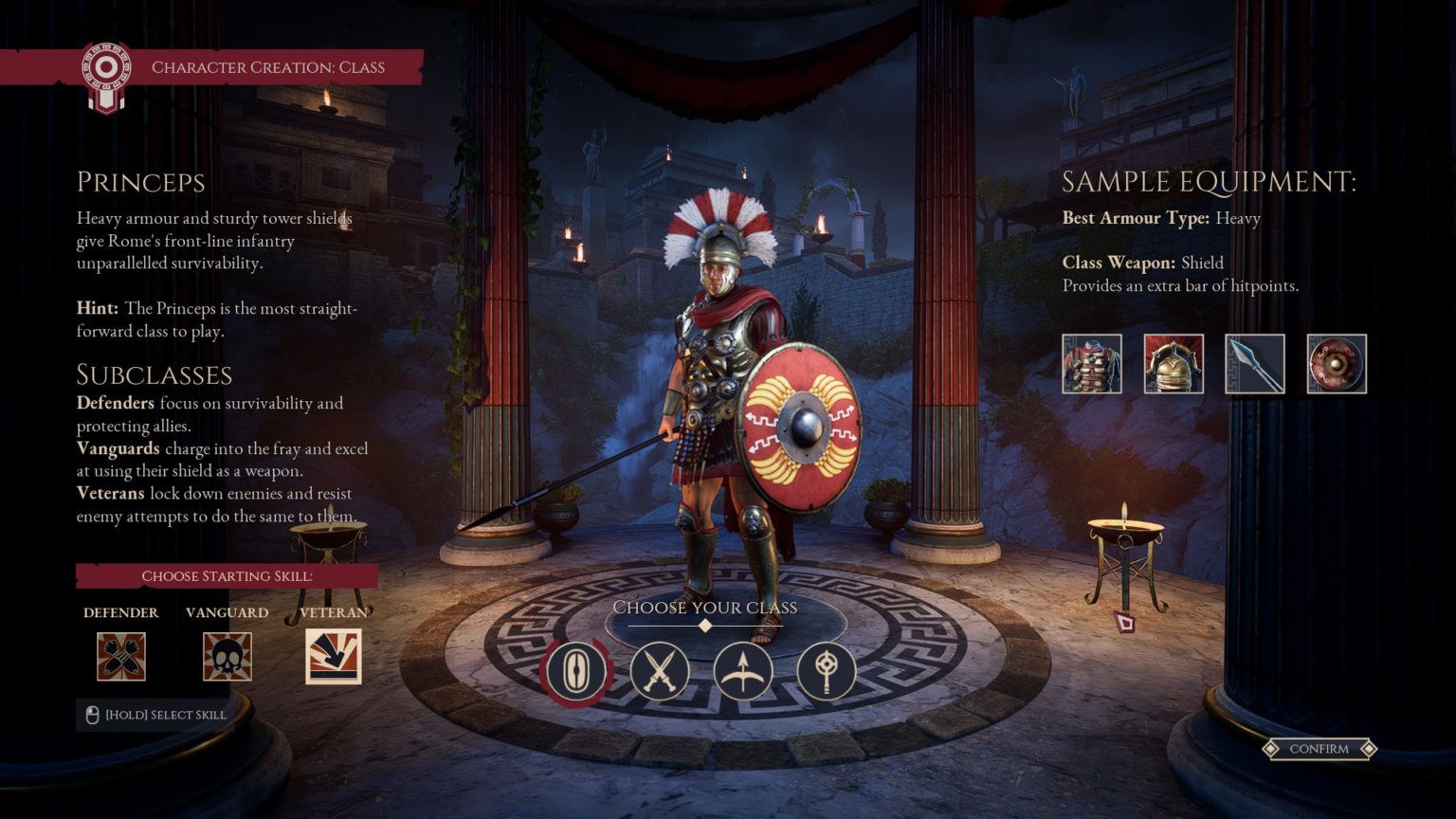1456x819 pixels.
Task: Inspect the spear sample equipment
Action: (1255, 364)
